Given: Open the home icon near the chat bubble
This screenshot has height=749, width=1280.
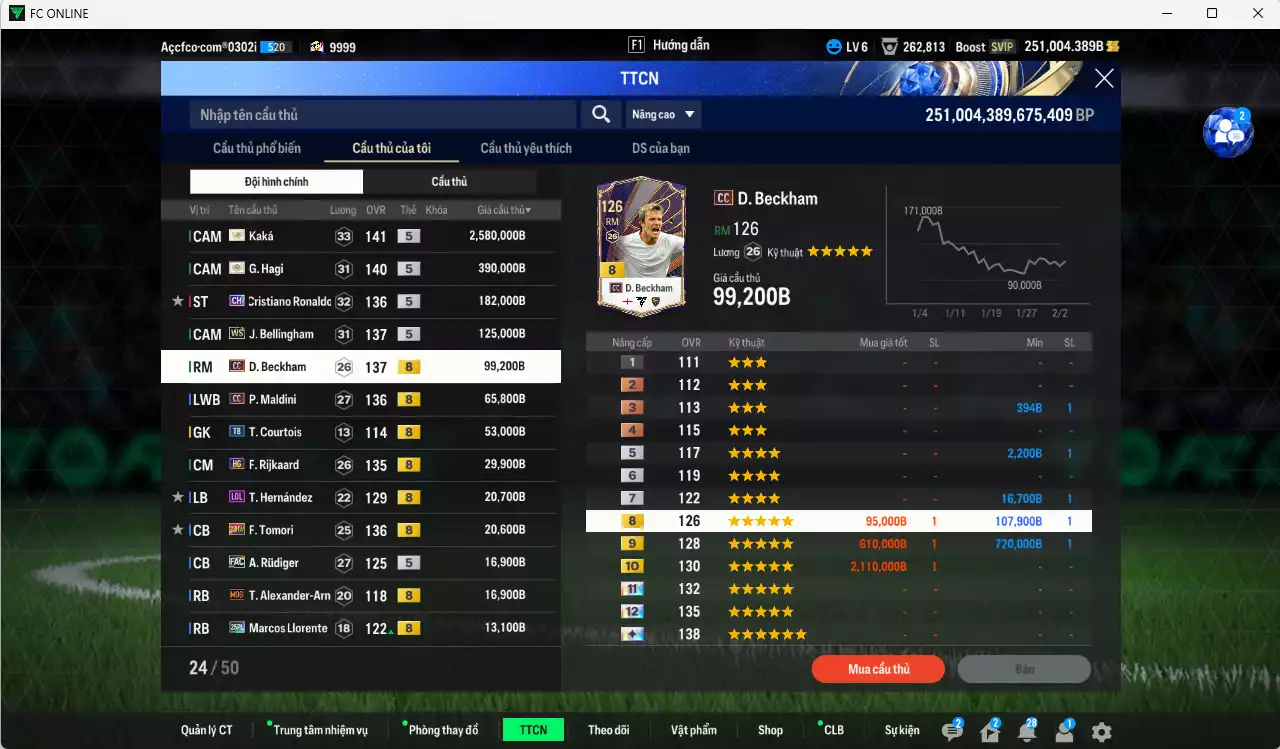Looking at the screenshot, I should [x=990, y=731].
